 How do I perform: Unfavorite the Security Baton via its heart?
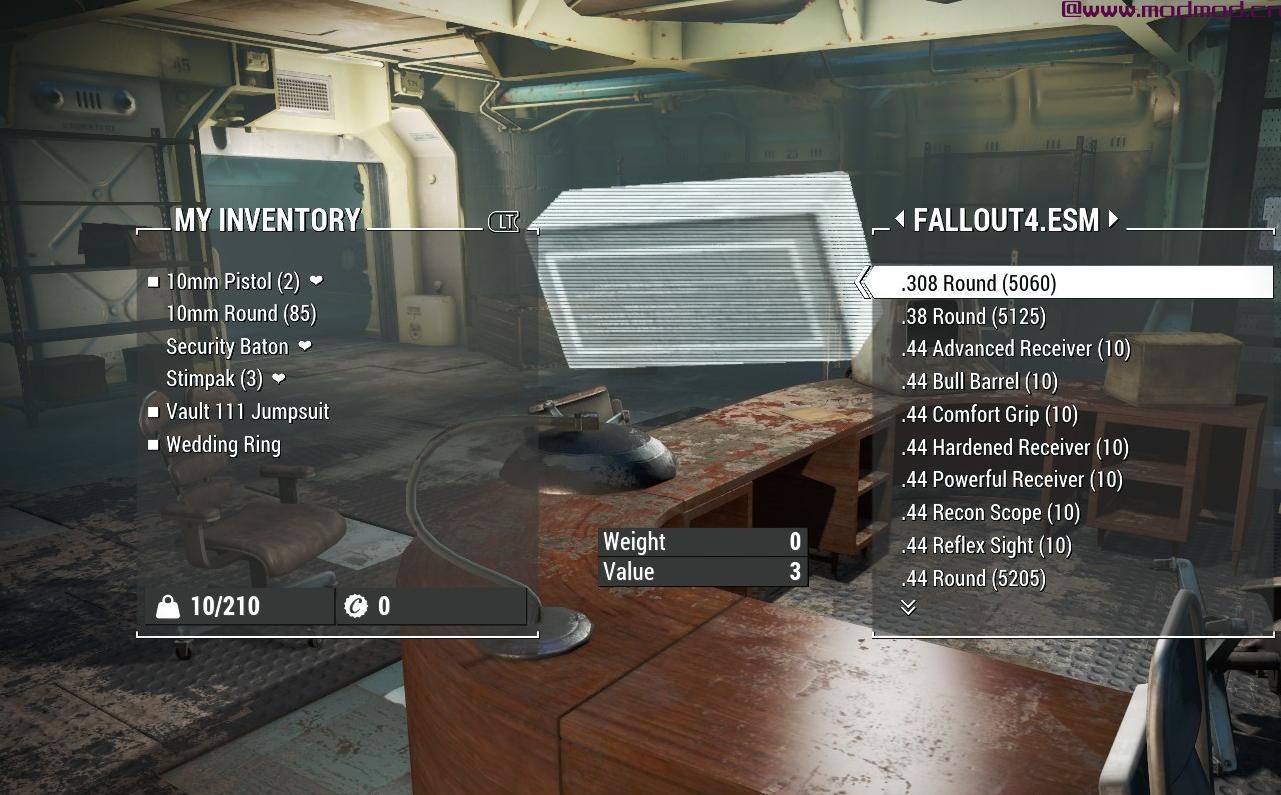[x=303, y=347]
